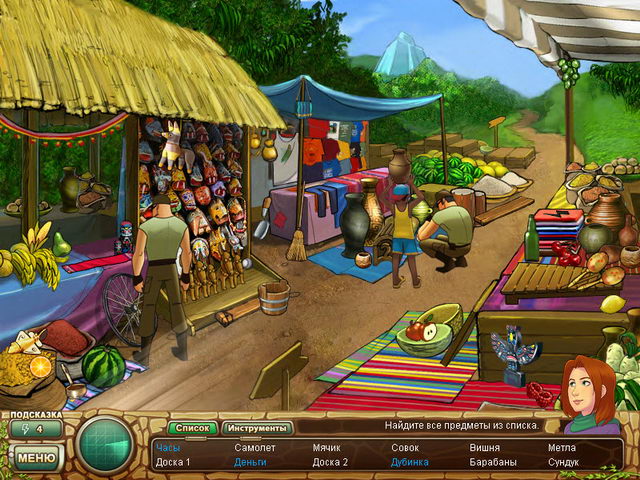Select Барабаны in the item list
The width and height of the screenshot is (640, 480).
click(x=493, y=462)
